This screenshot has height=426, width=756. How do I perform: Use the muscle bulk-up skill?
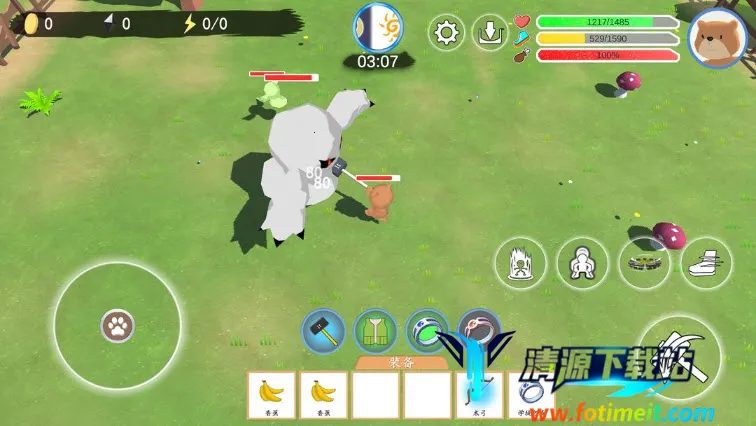[583, 264]
